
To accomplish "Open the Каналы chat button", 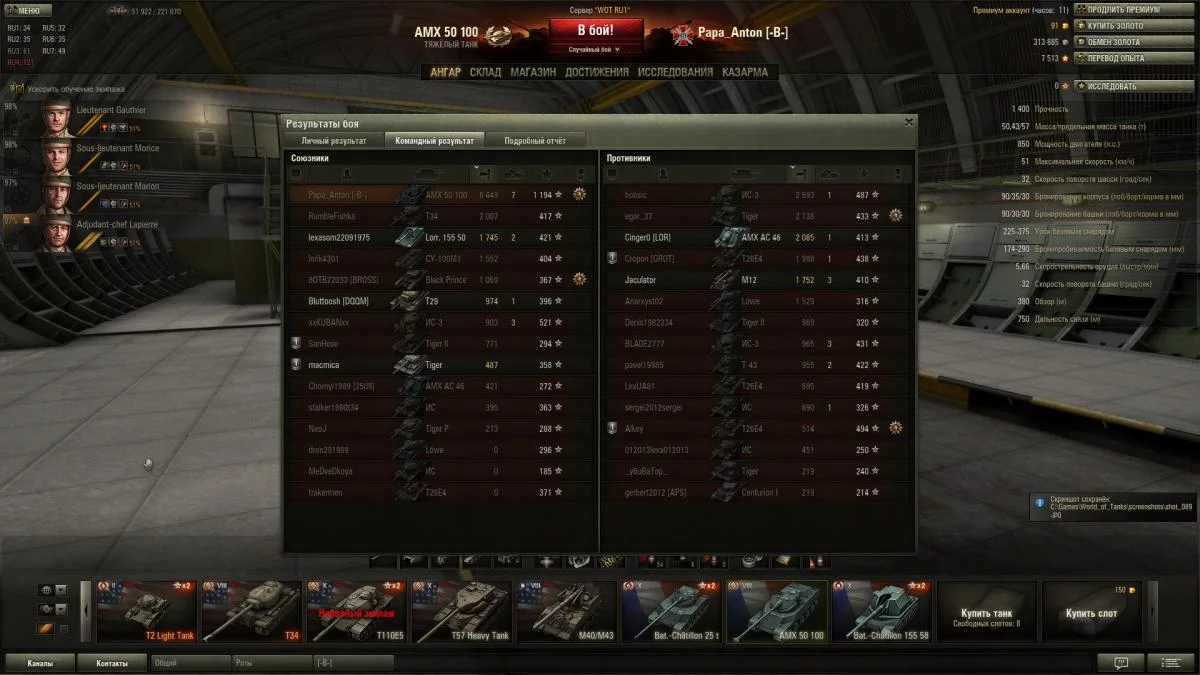I will point(41,662).
